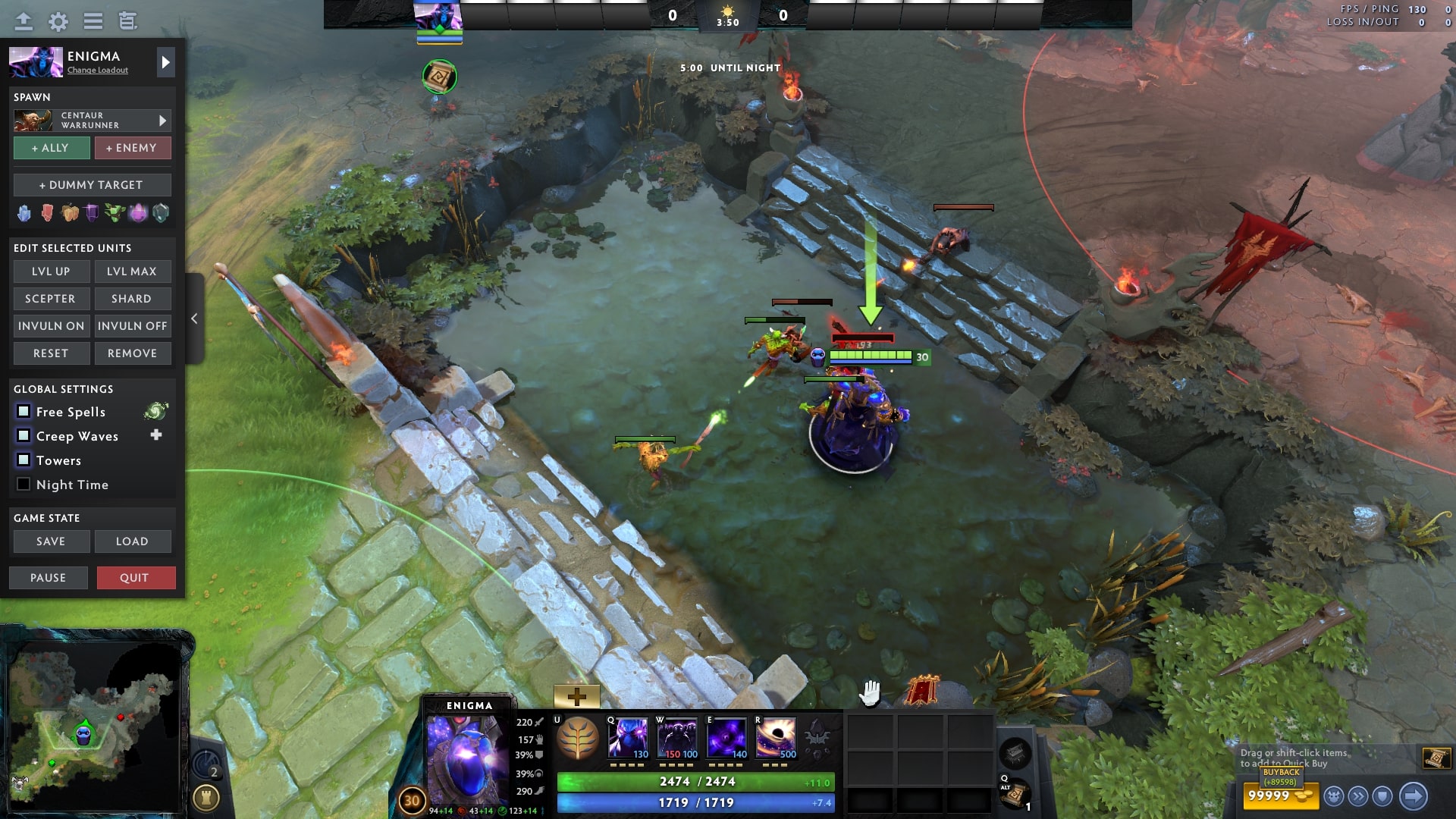Enable the Night Time checkbox

pos(24,485)
